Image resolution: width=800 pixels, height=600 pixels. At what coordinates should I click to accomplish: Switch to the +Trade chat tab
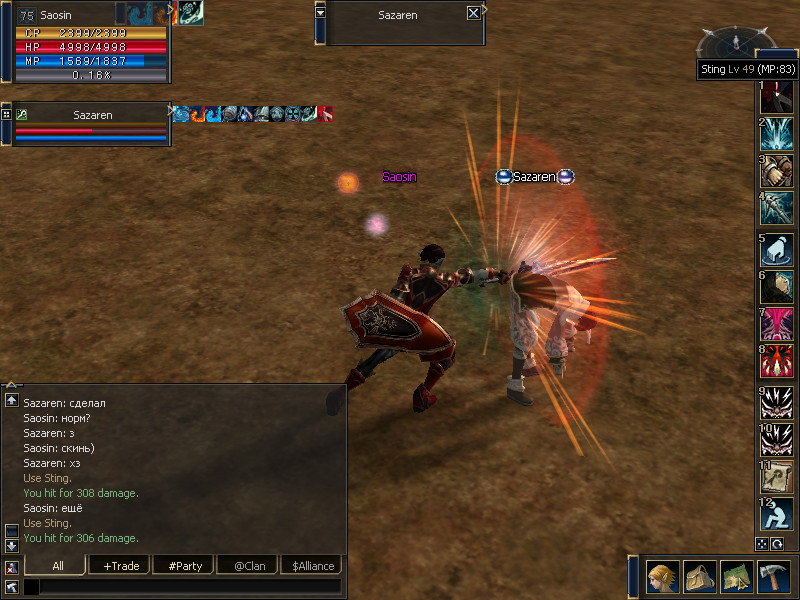point(119,566)
